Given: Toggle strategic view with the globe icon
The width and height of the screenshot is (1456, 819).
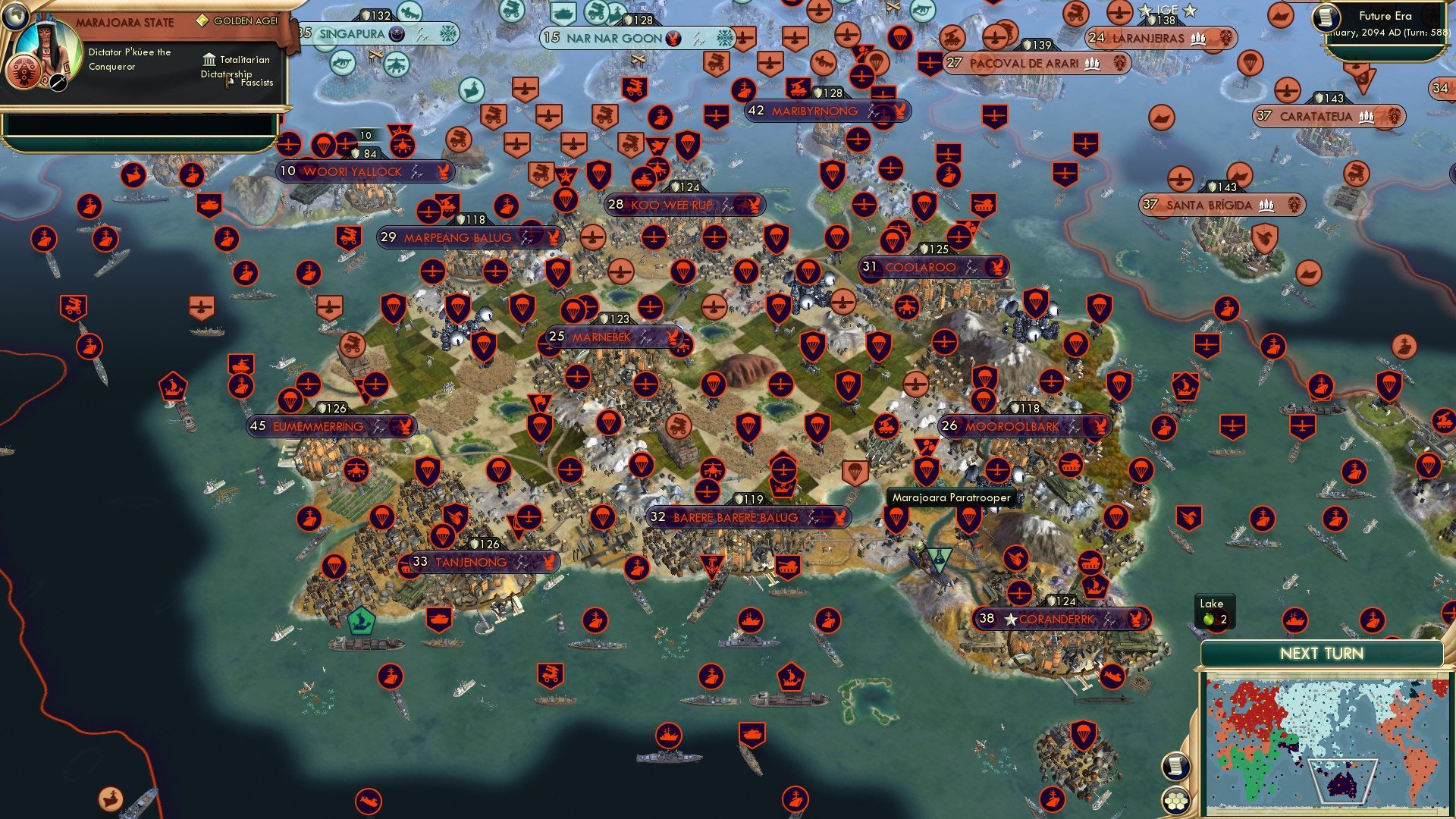Looking at the screenshot, I should (15, 15).
